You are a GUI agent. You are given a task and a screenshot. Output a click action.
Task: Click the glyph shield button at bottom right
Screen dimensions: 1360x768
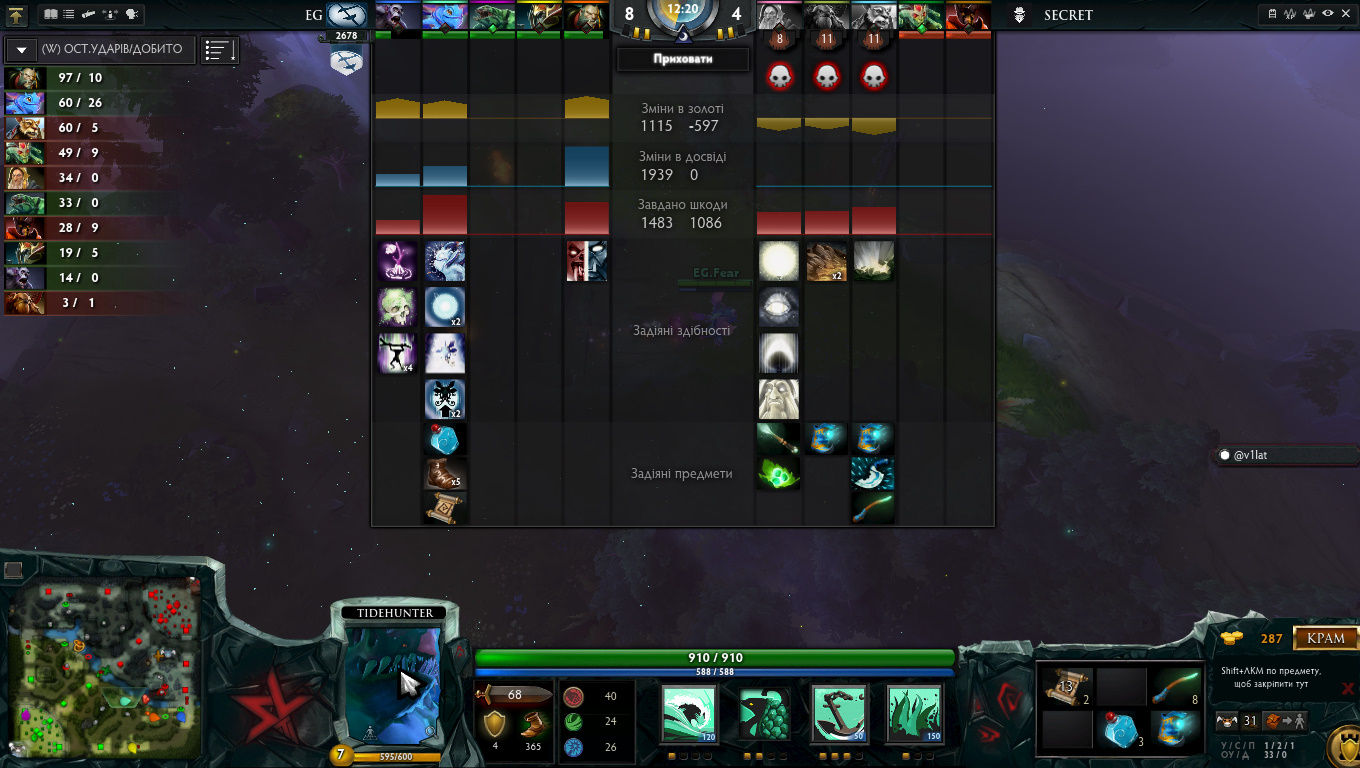click(x=1344, y=749)
